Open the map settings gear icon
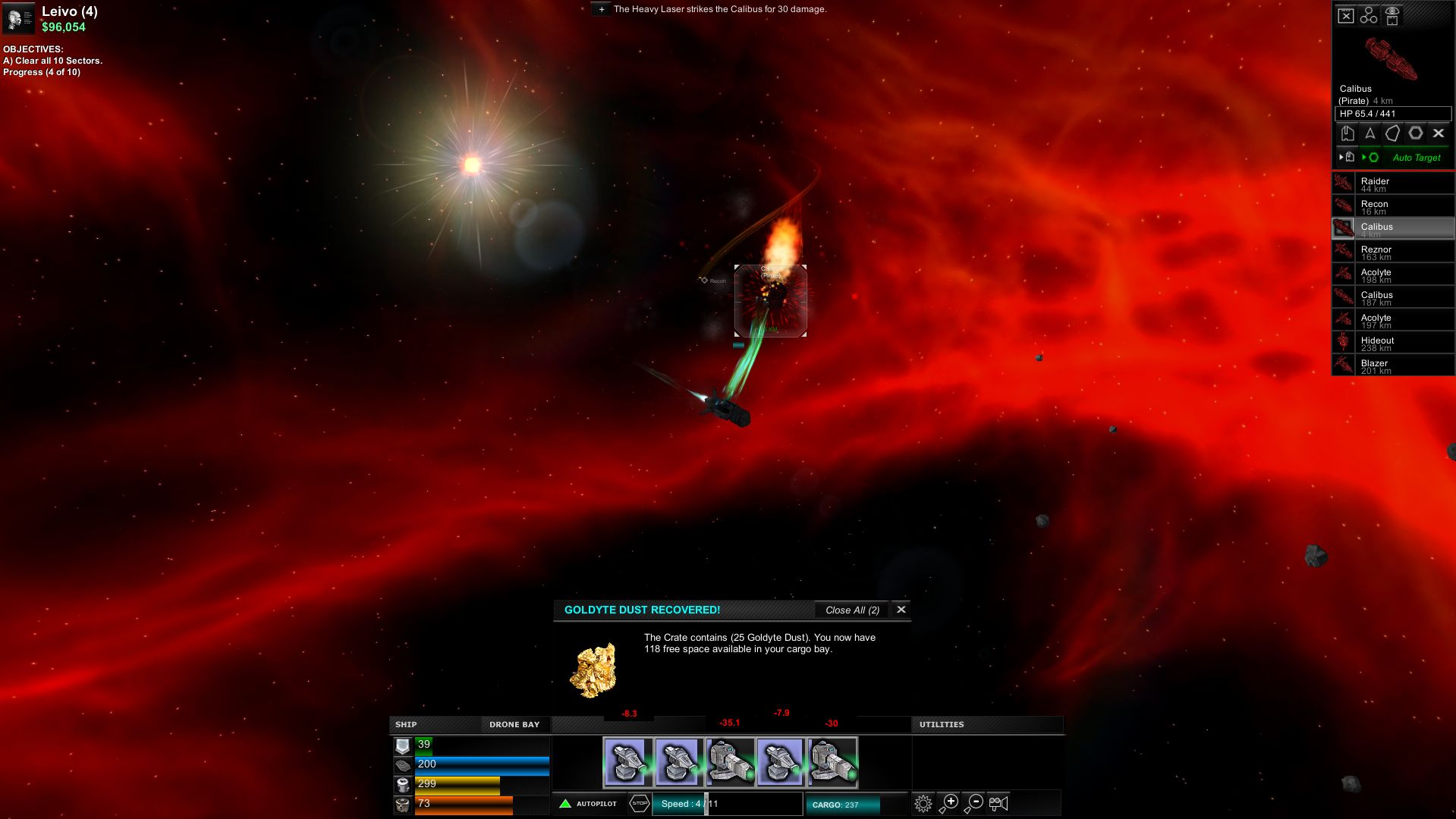1456x819 pixels. point(923,803)
